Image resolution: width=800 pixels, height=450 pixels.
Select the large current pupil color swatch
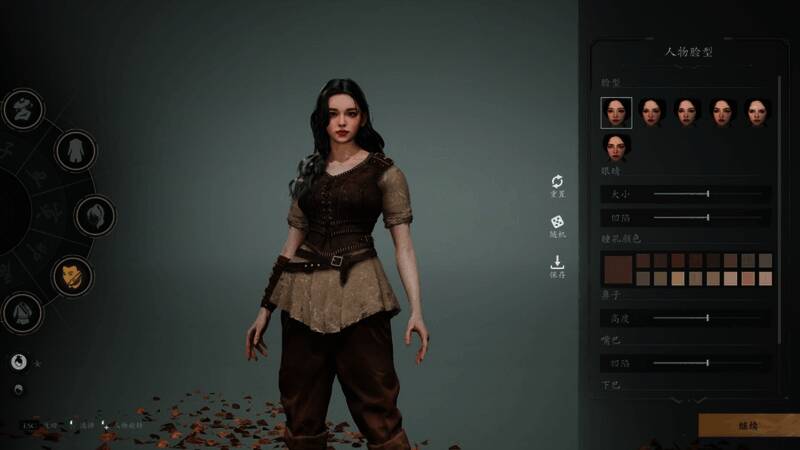[x=618, y=269]
